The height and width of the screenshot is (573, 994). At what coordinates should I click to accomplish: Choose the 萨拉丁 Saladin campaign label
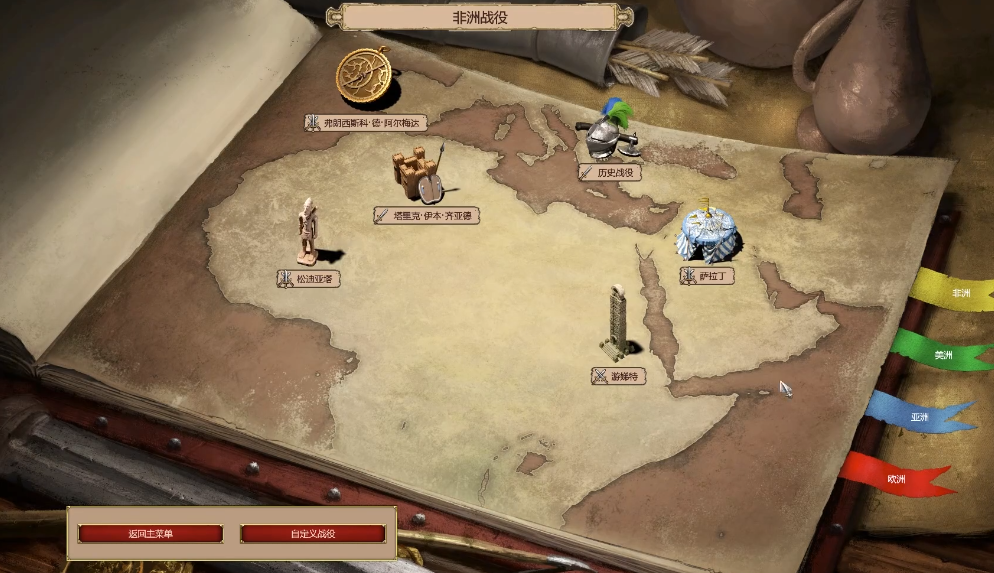[708, 276]
